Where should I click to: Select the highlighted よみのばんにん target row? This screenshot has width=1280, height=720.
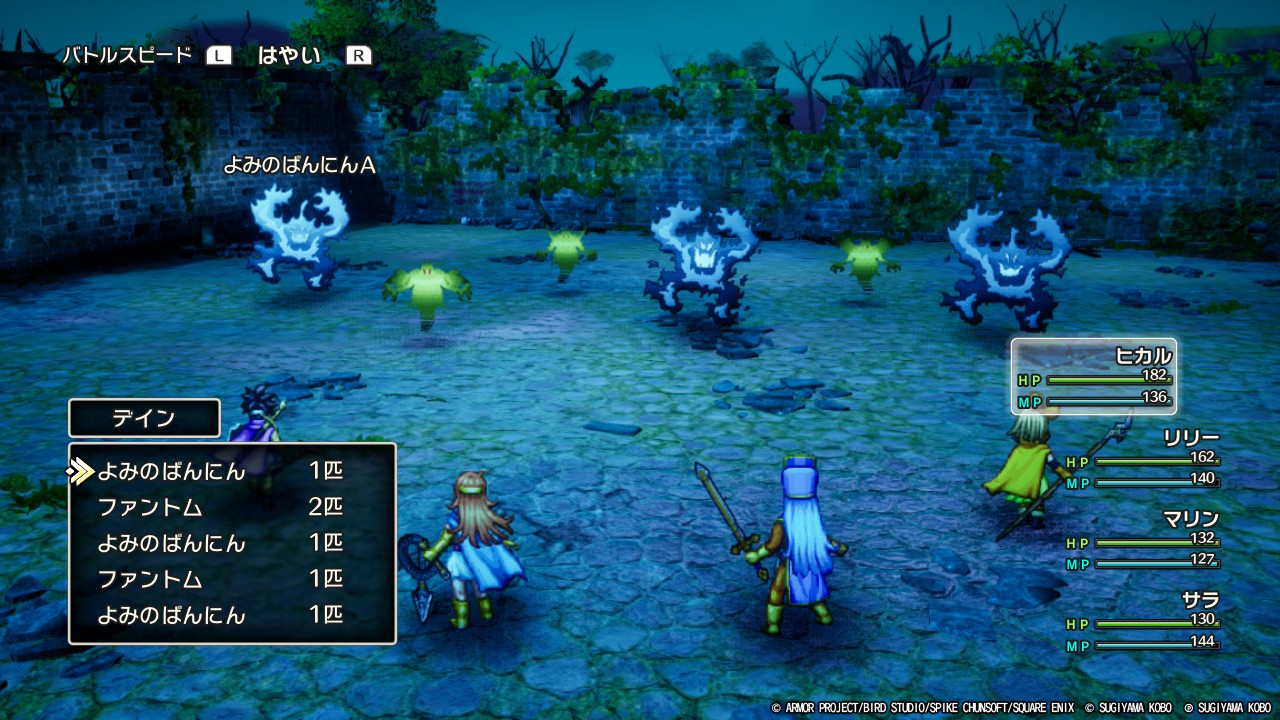click(x=220, y=471)
